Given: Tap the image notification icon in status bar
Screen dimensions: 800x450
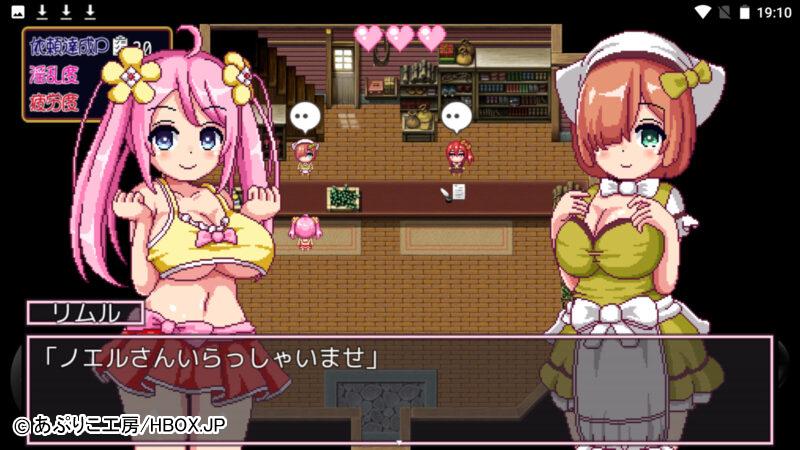Looking at the screenshot, I should [x=18, y=12].
